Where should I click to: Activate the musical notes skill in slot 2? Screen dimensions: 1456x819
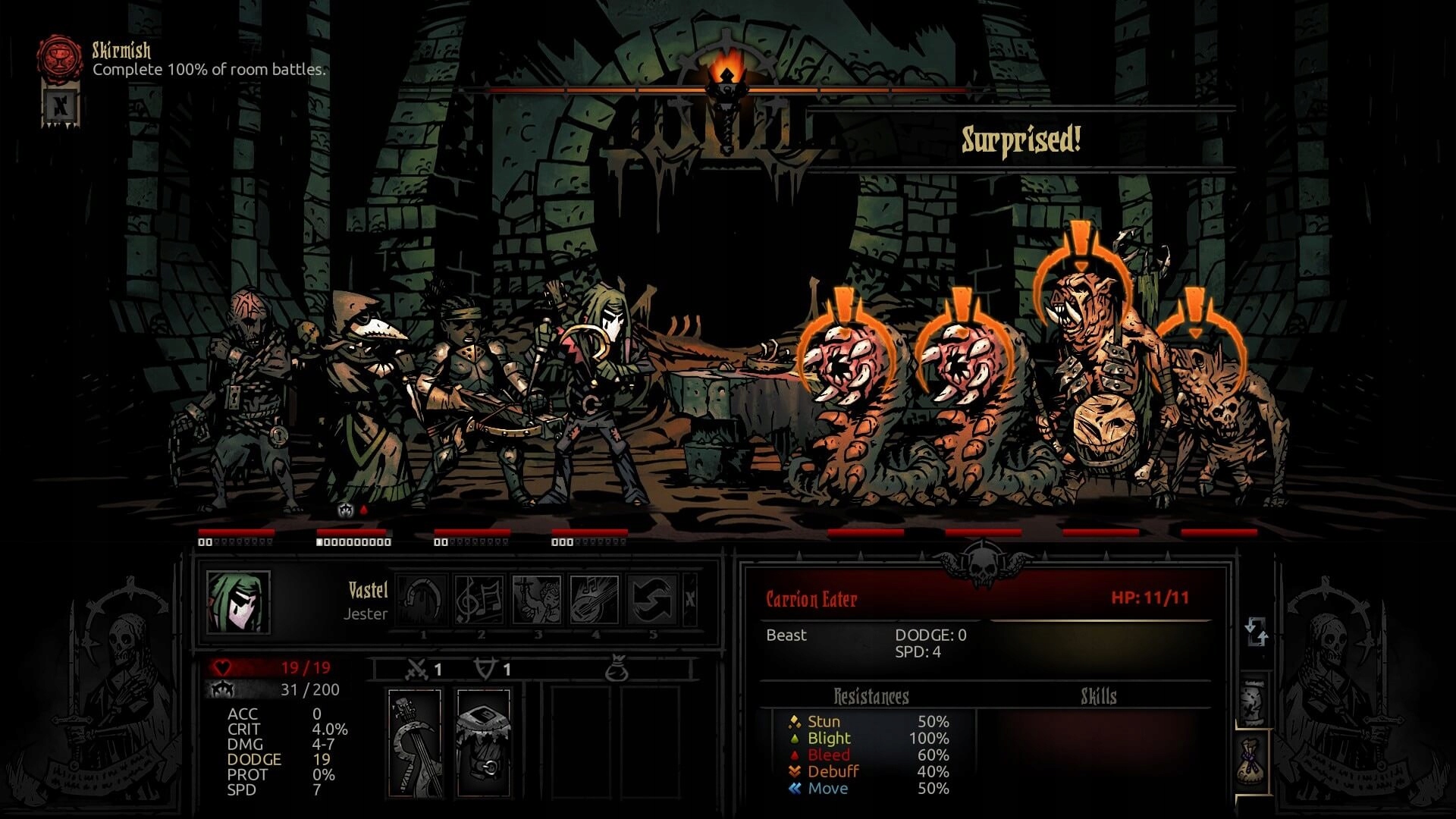480,599
